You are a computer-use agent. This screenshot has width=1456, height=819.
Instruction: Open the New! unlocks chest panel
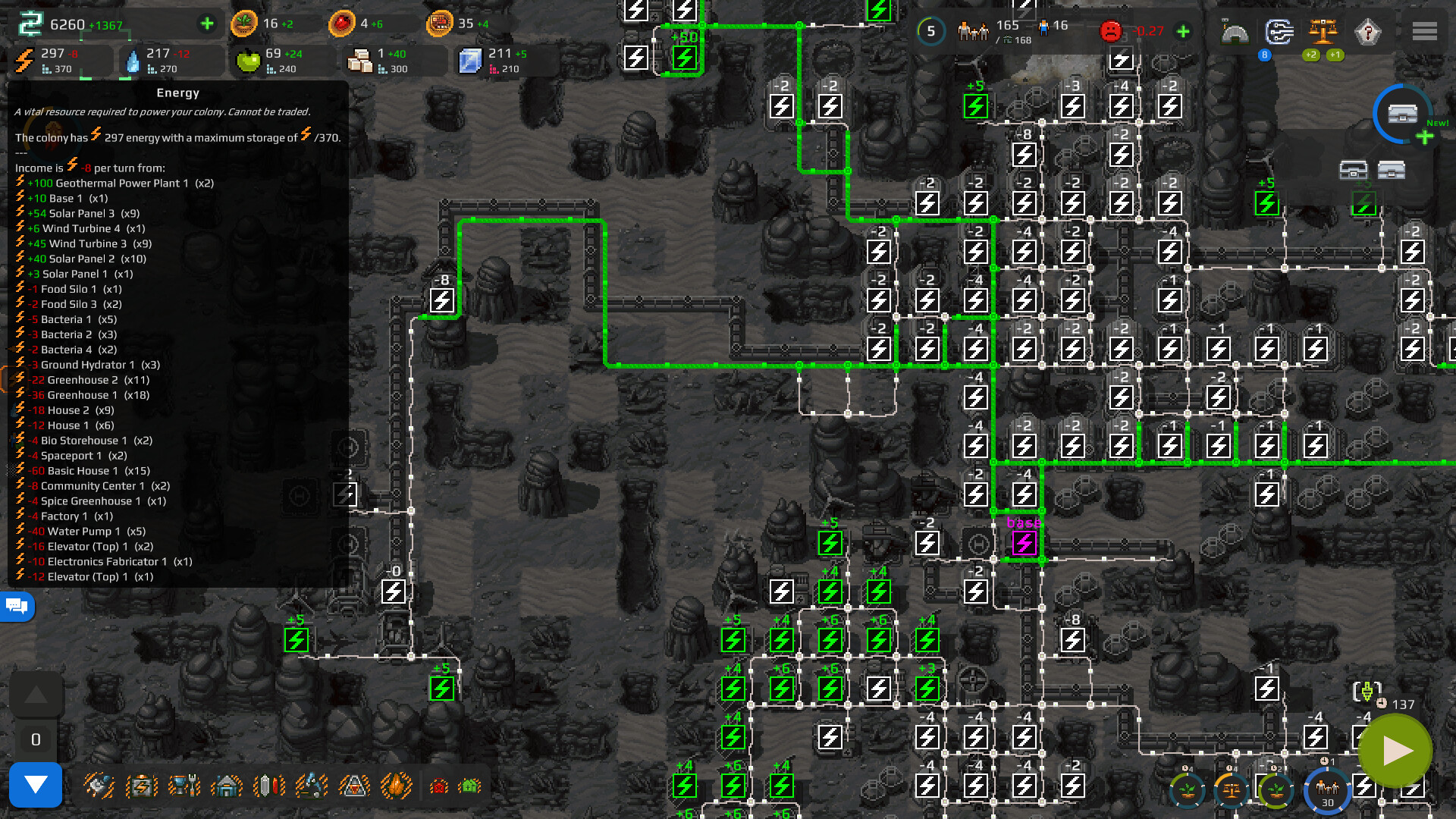coord(1402,114)
